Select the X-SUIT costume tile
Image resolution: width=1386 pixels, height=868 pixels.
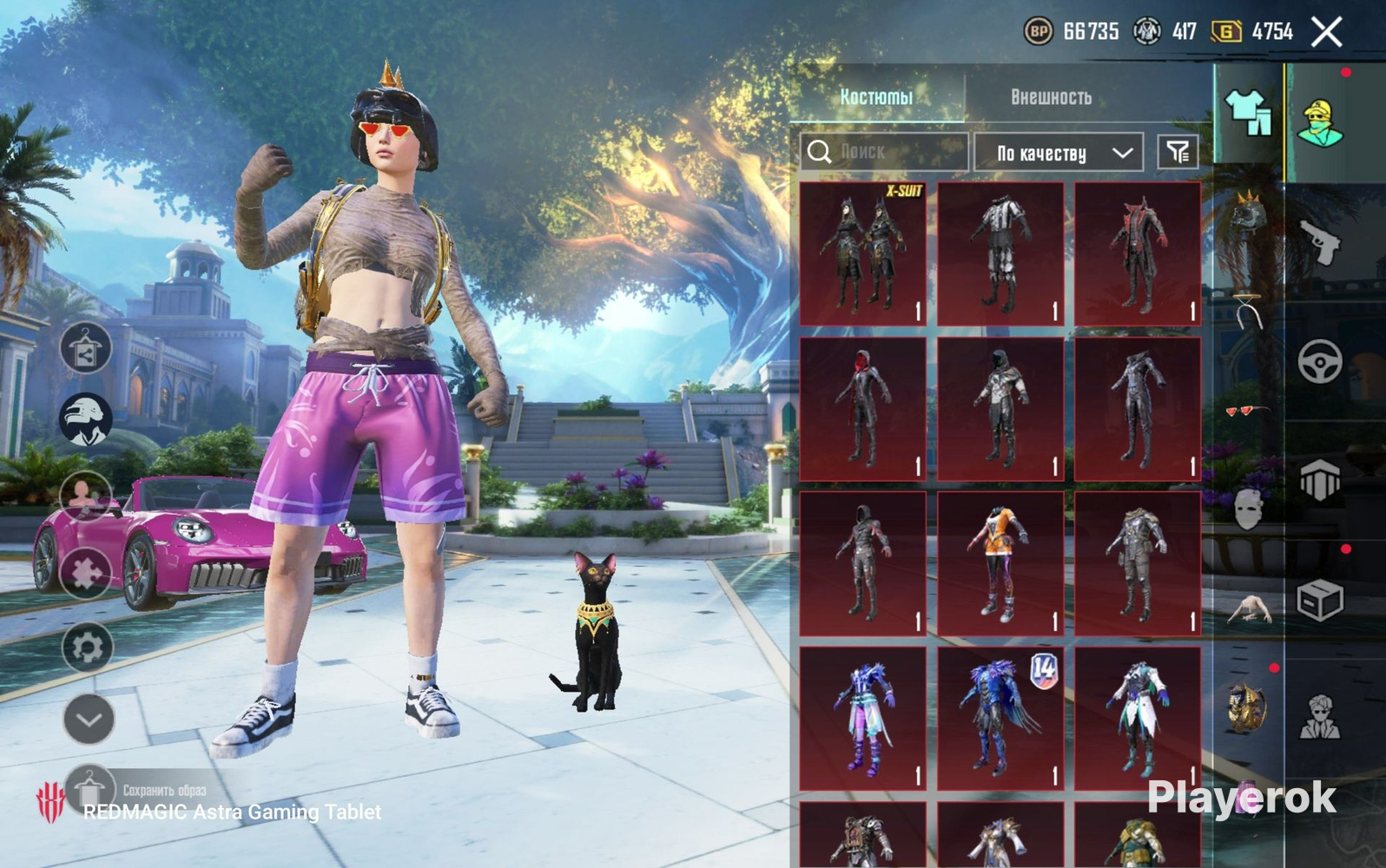pos(862,253)
